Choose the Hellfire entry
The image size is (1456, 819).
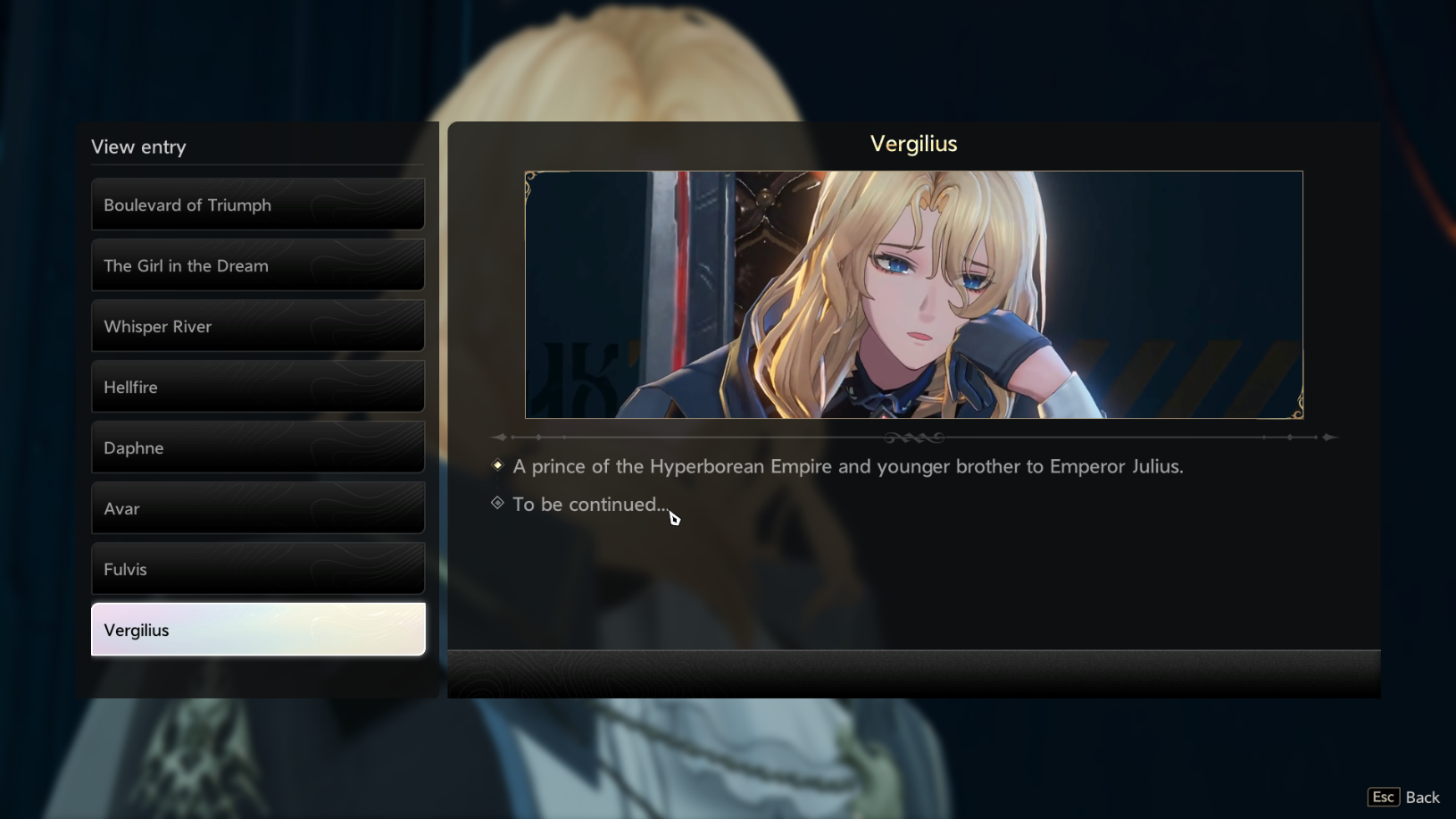(257, 387)
